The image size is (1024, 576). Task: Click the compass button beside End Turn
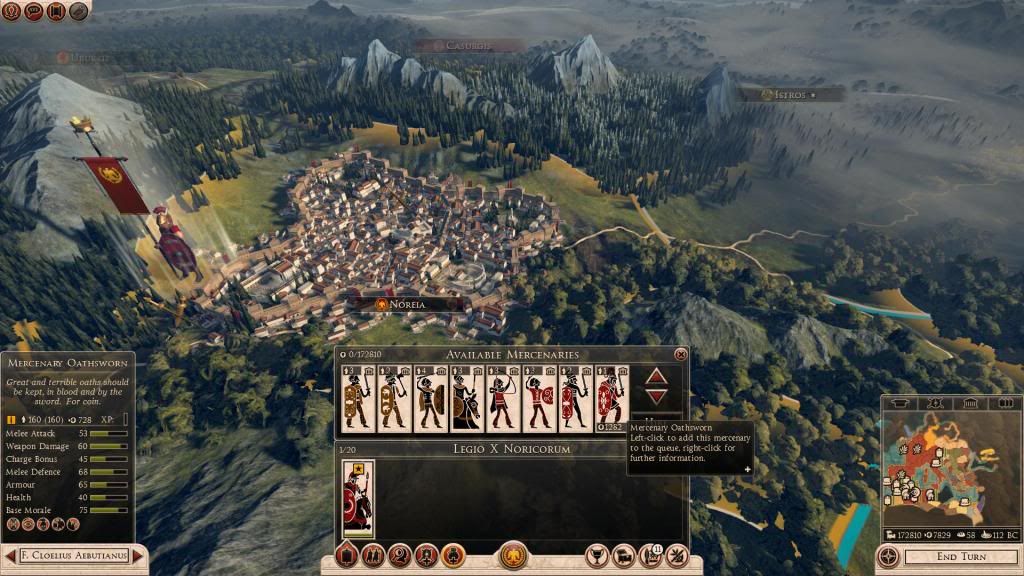[888, 556]
